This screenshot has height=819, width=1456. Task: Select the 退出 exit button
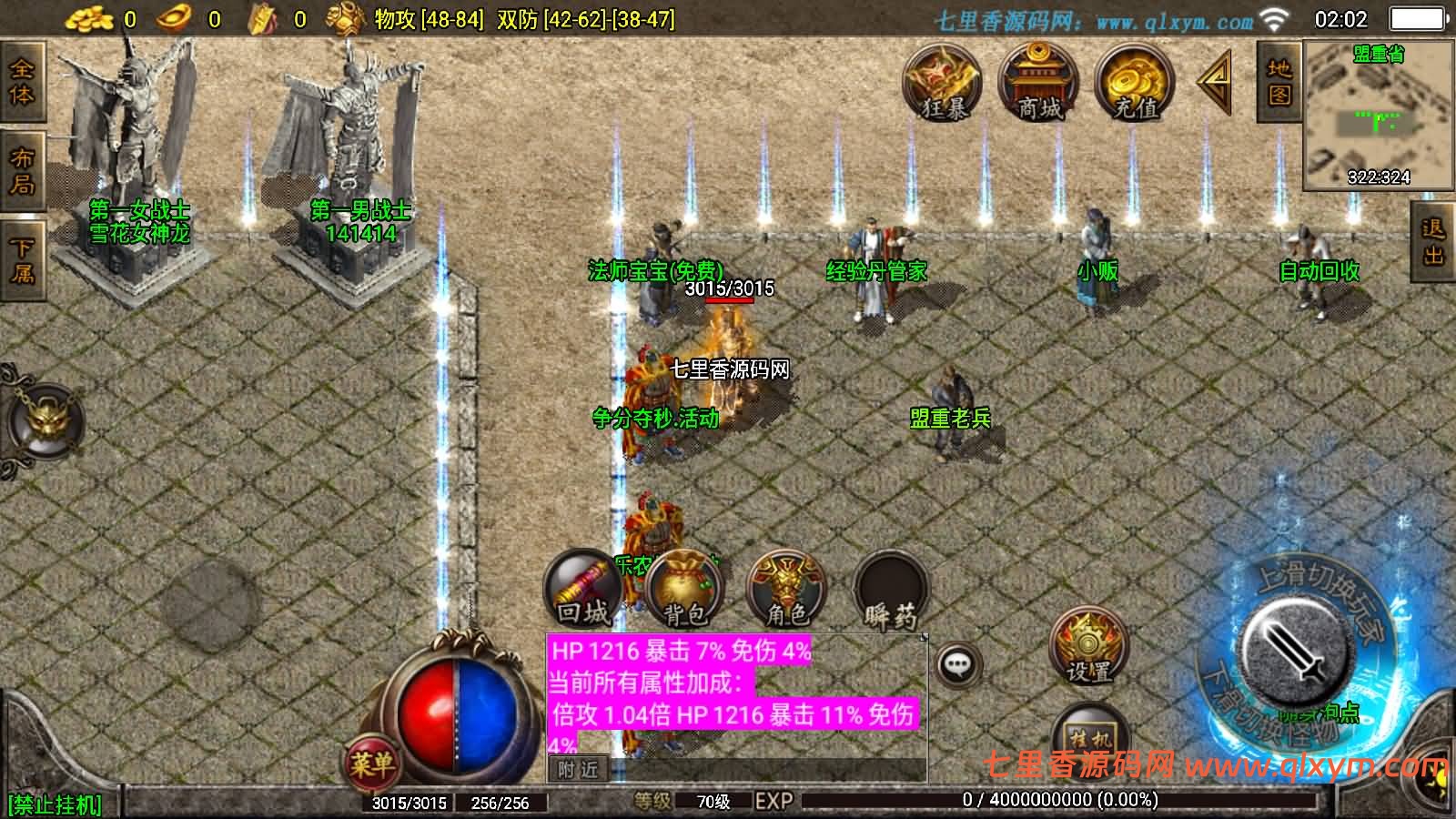1433,241
